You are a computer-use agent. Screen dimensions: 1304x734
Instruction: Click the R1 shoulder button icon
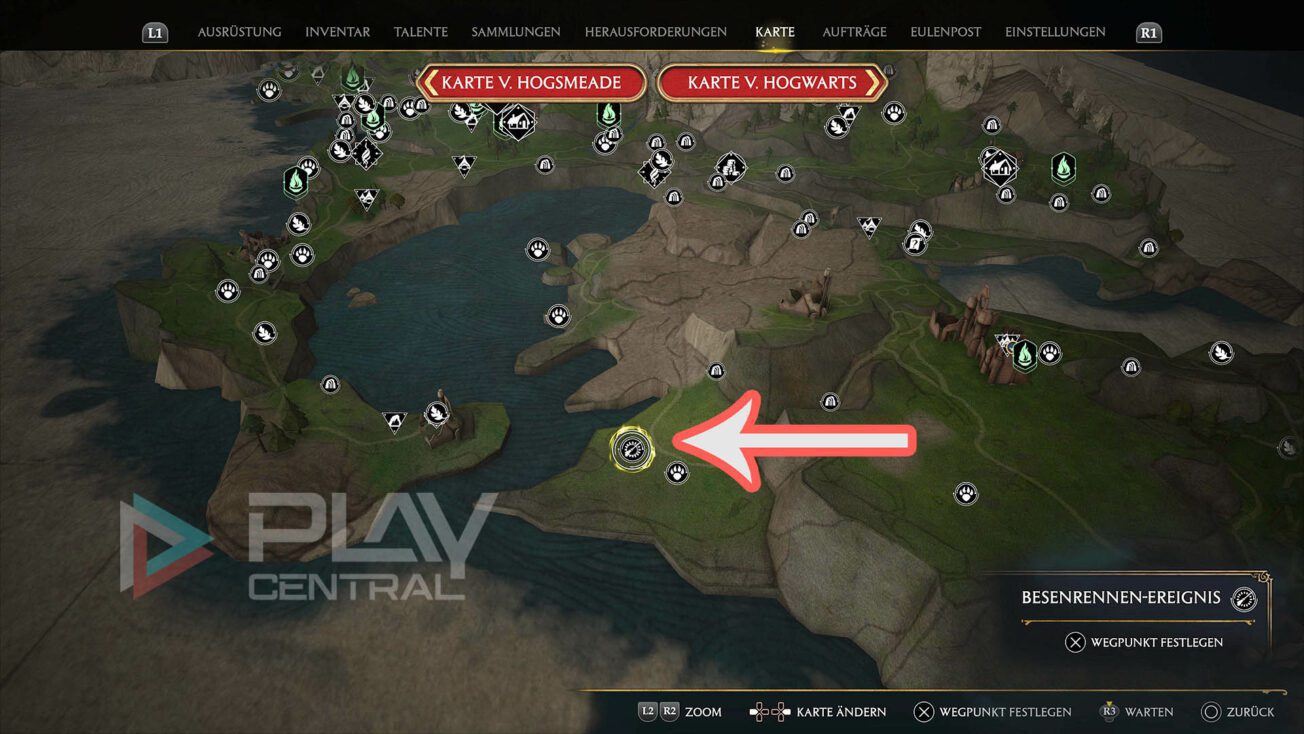(x=1148, y=31)
